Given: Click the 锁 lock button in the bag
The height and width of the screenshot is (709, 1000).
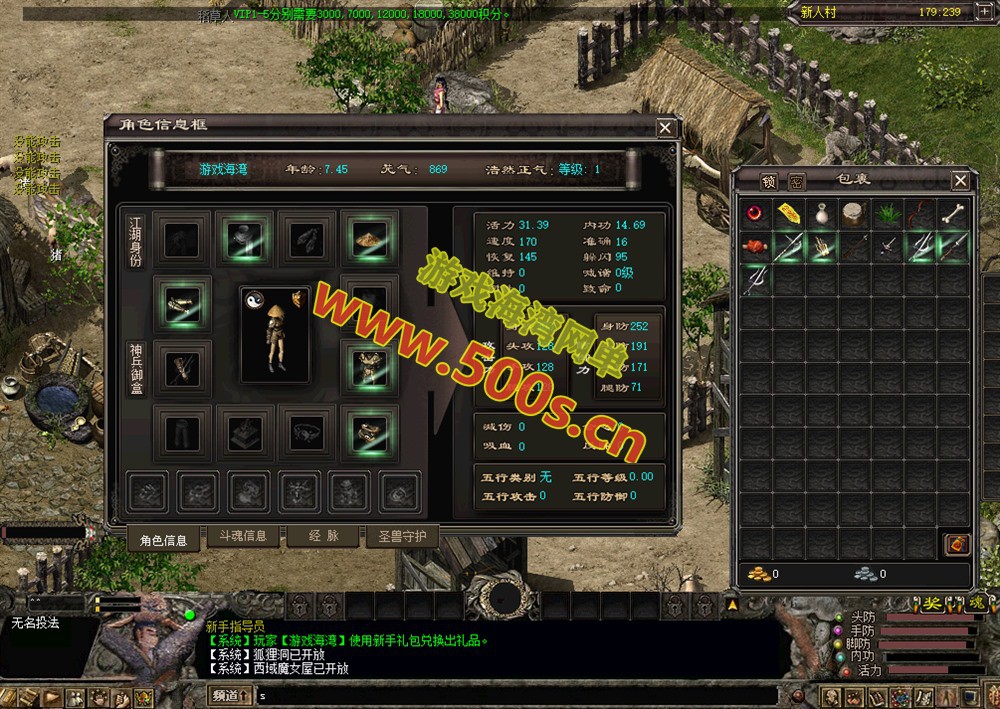Looking at the screenshot, I should pos(768,181).
